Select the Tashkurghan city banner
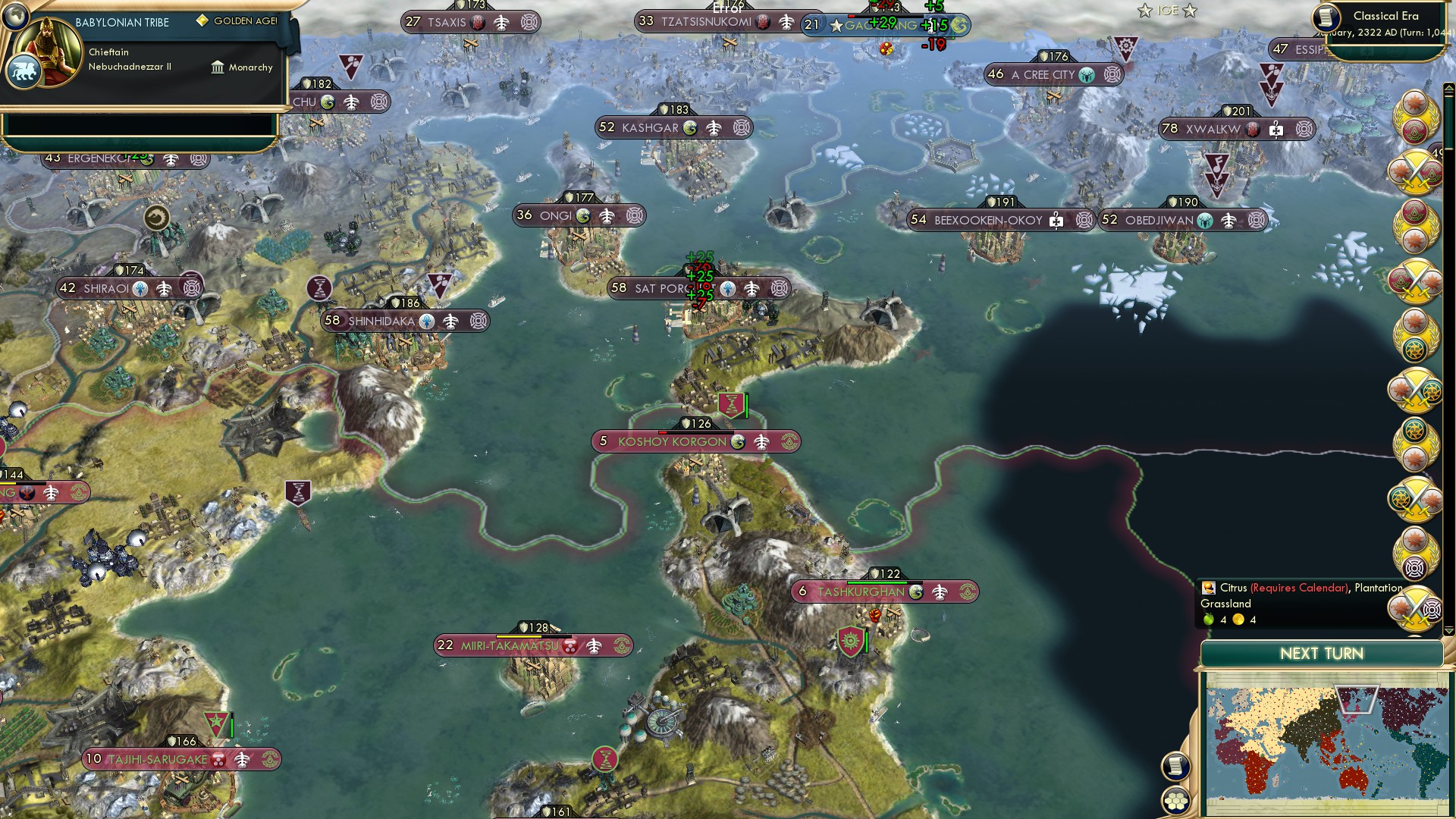The height and width of the screenshot is (819, 1456). tap(861, 591)
